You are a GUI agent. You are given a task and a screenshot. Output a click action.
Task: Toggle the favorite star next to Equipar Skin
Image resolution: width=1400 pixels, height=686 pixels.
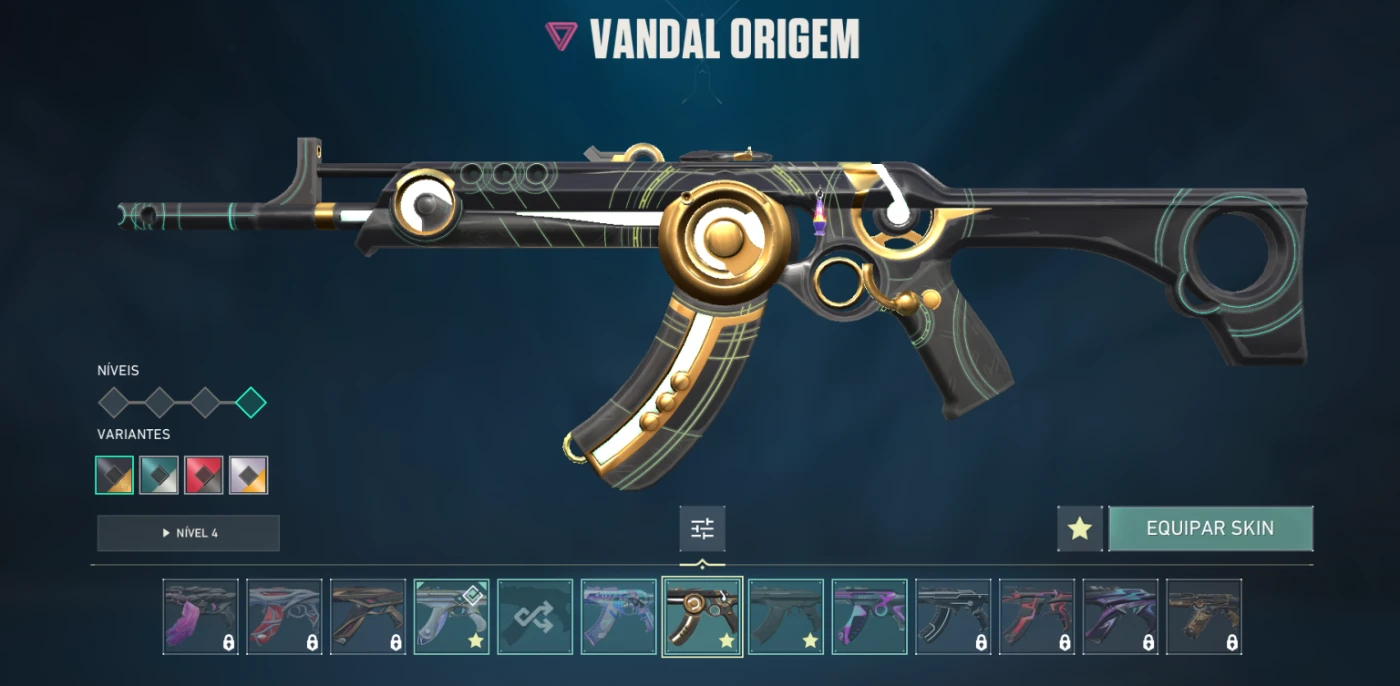1080,528
